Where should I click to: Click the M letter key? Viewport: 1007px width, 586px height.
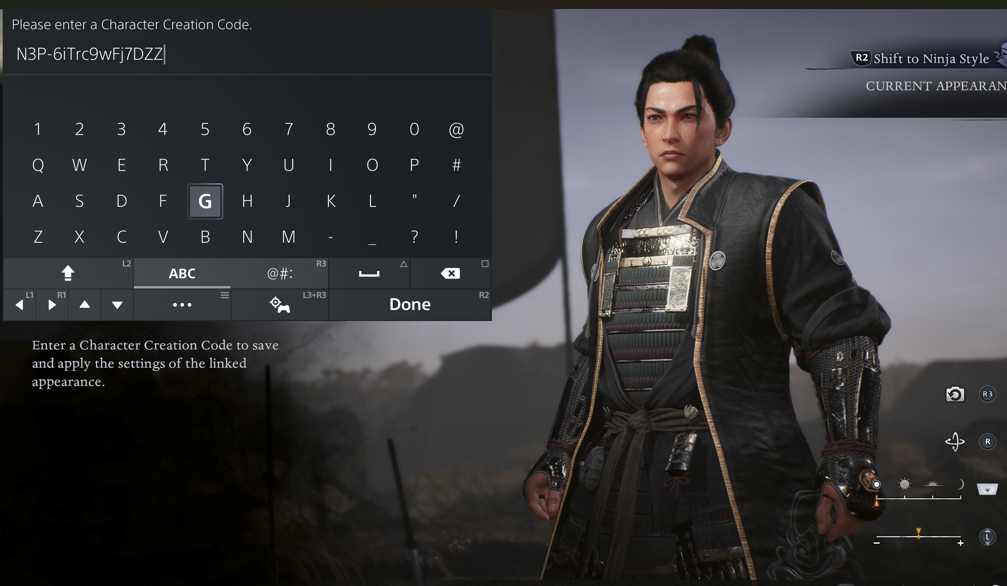coord(288,237)
